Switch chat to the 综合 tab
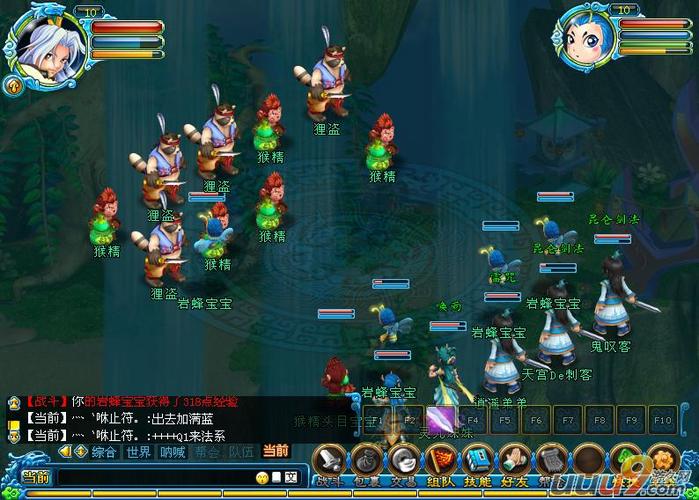 tap(104, 452)
